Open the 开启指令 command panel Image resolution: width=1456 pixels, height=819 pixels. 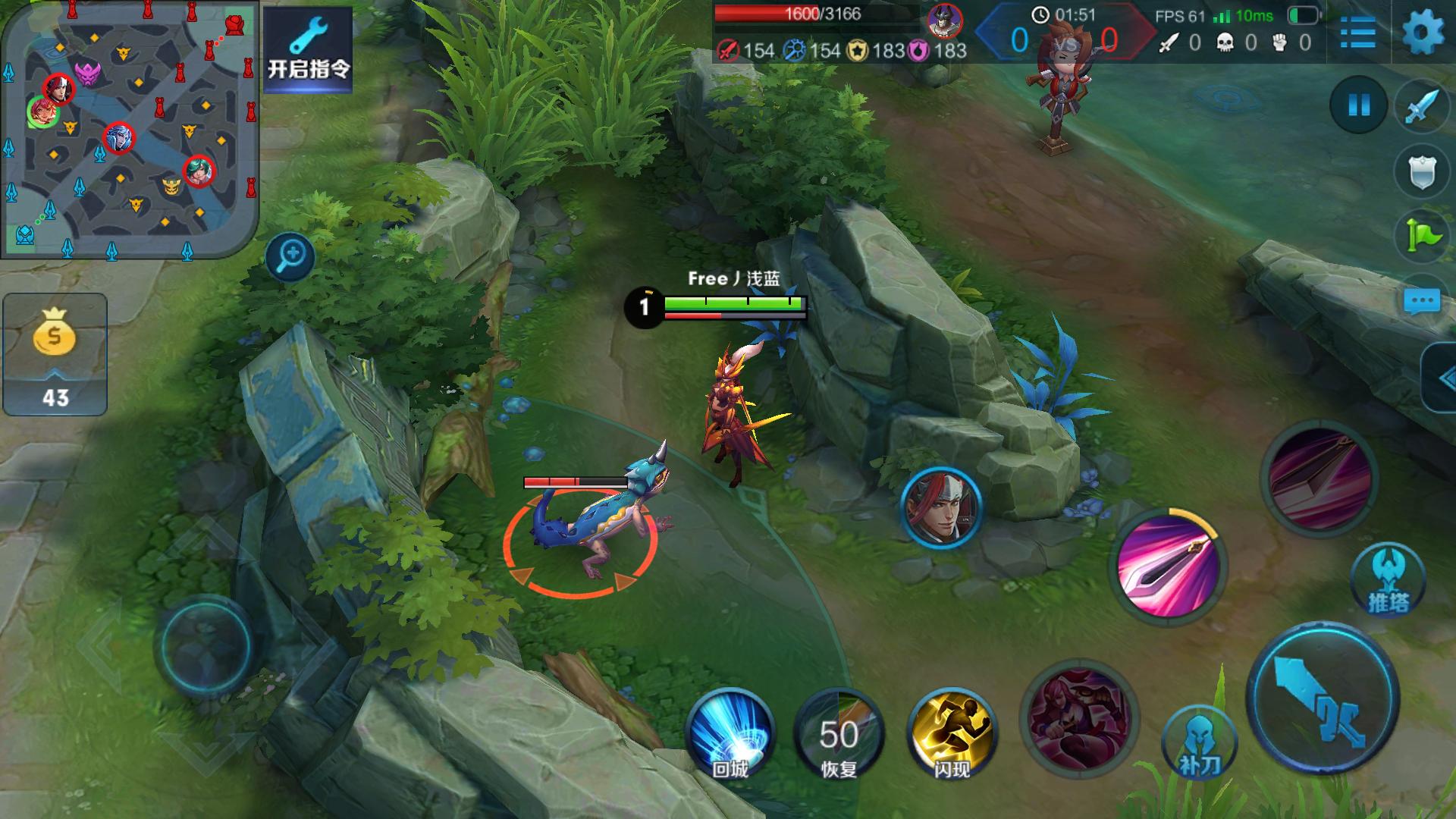tap(308, 50)
